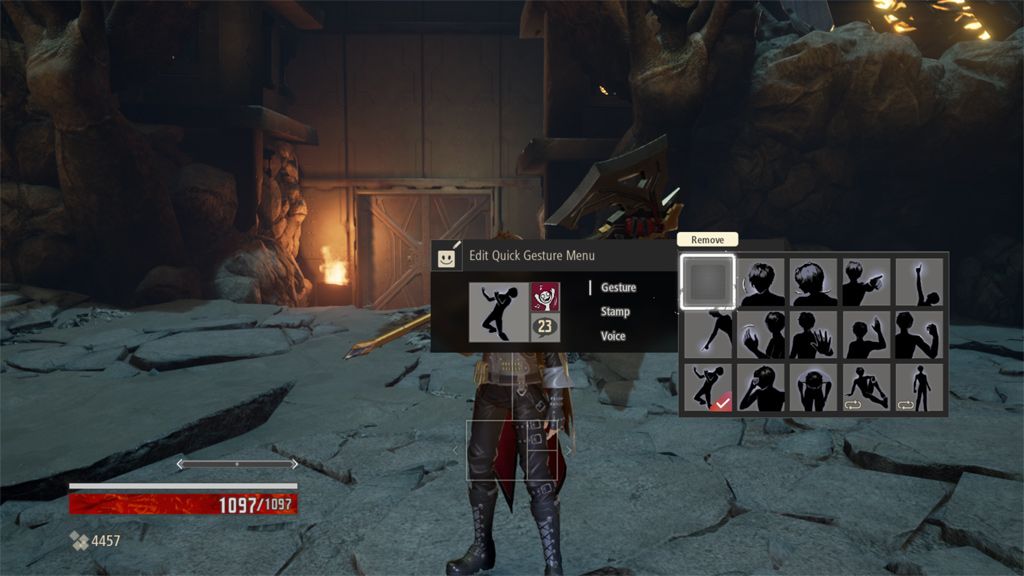Choose the sitting on ground gesture
This screenshot has width=1024, height=576.
tap(866, 387)
